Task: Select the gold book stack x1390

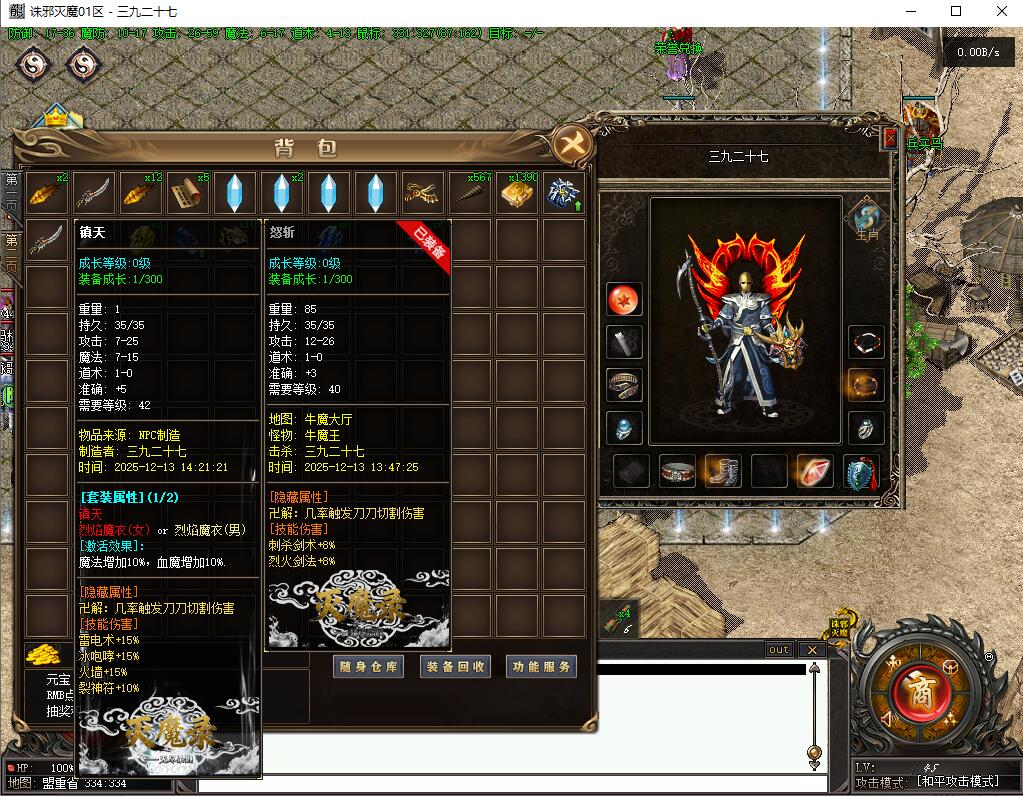Action: pos(517,193)
